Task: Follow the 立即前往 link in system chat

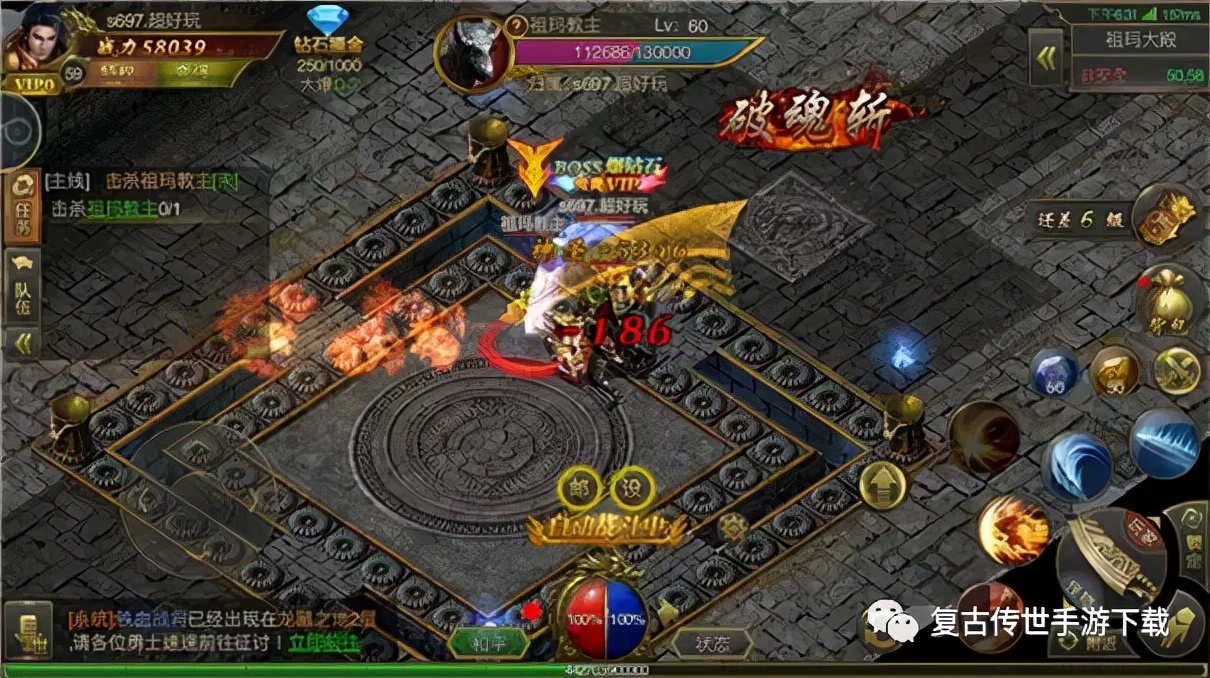Action: point(324,642)
